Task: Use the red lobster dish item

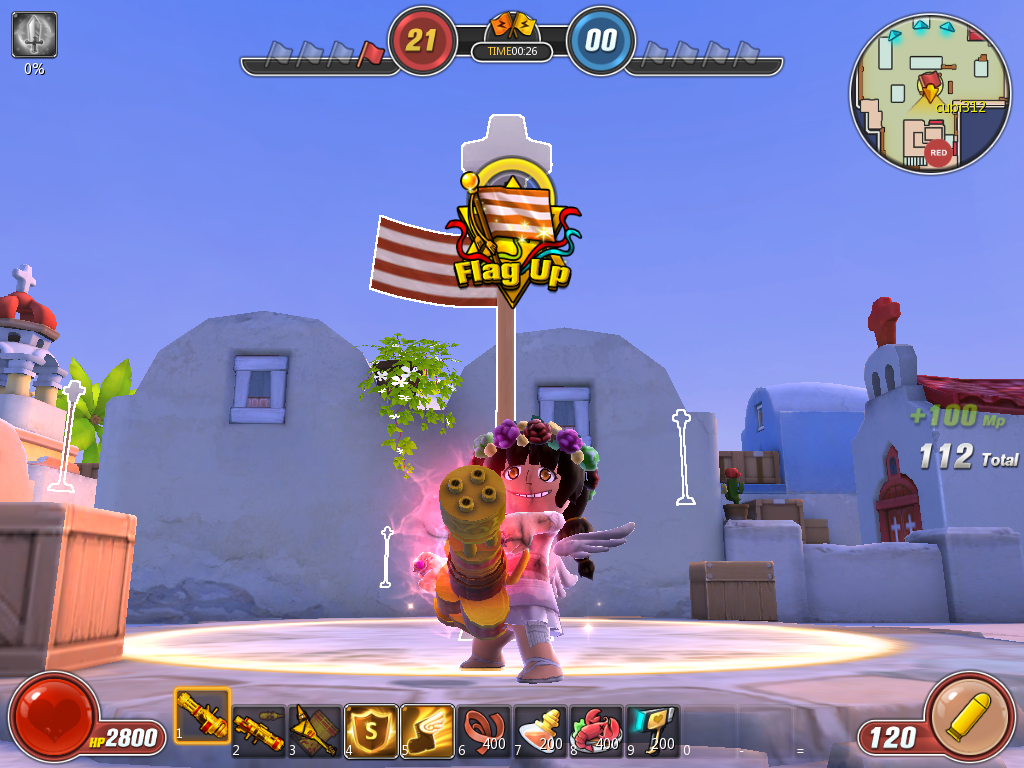Action: [x=596, y=730]
